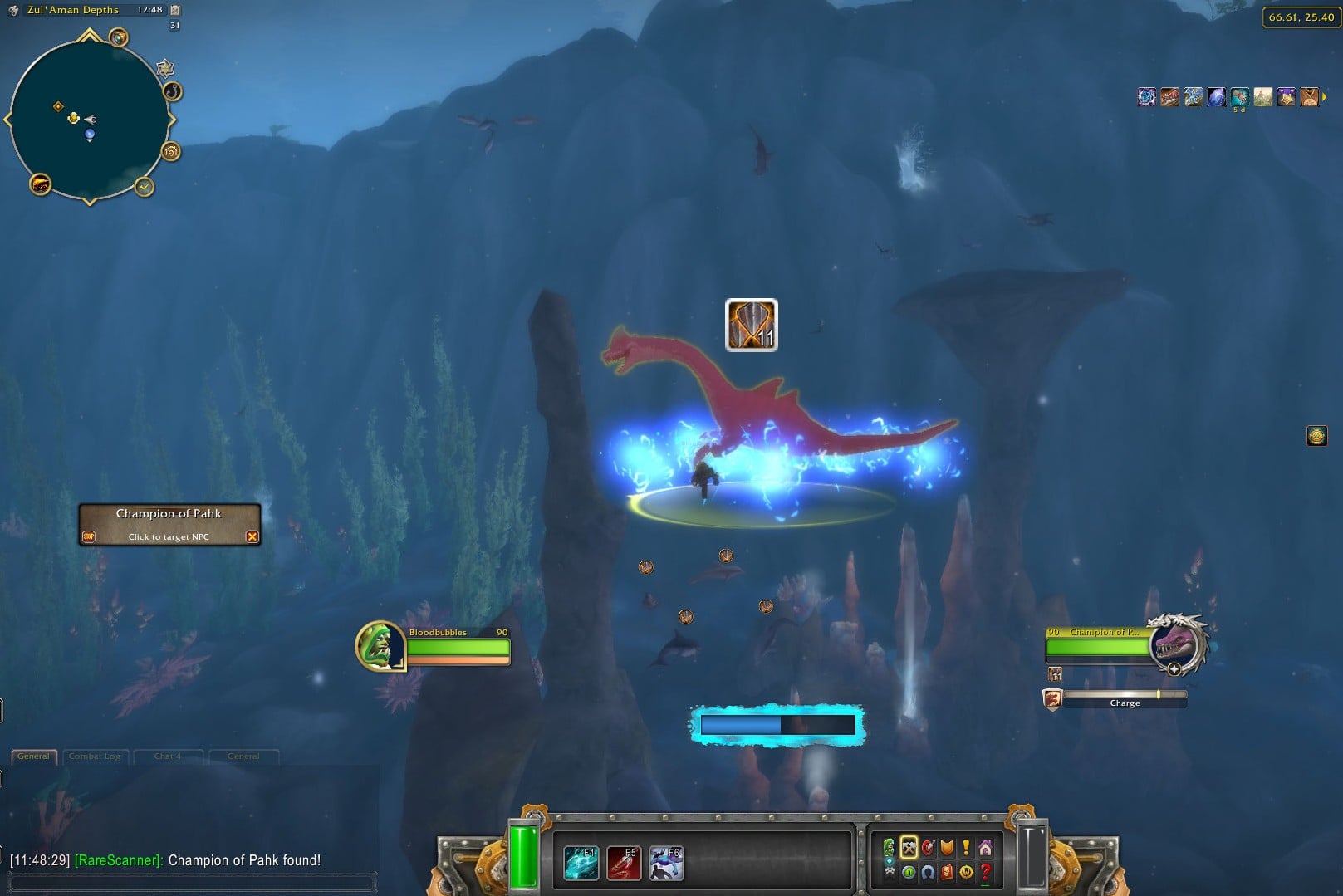Open the purple Shop house icon
Viewport: 1343px width, 896px height.
(x=985, y=847)
